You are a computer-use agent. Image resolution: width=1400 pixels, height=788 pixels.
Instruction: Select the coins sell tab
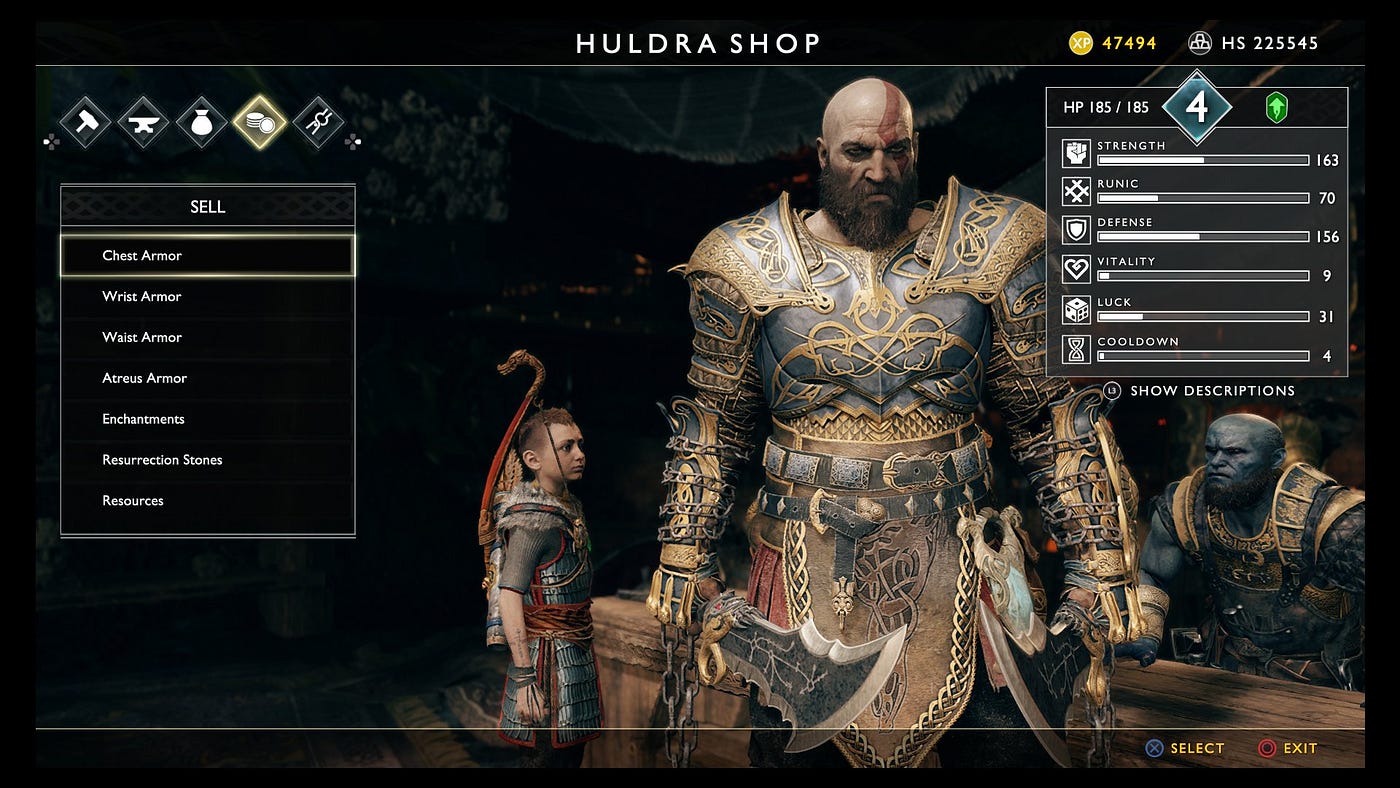260,122
